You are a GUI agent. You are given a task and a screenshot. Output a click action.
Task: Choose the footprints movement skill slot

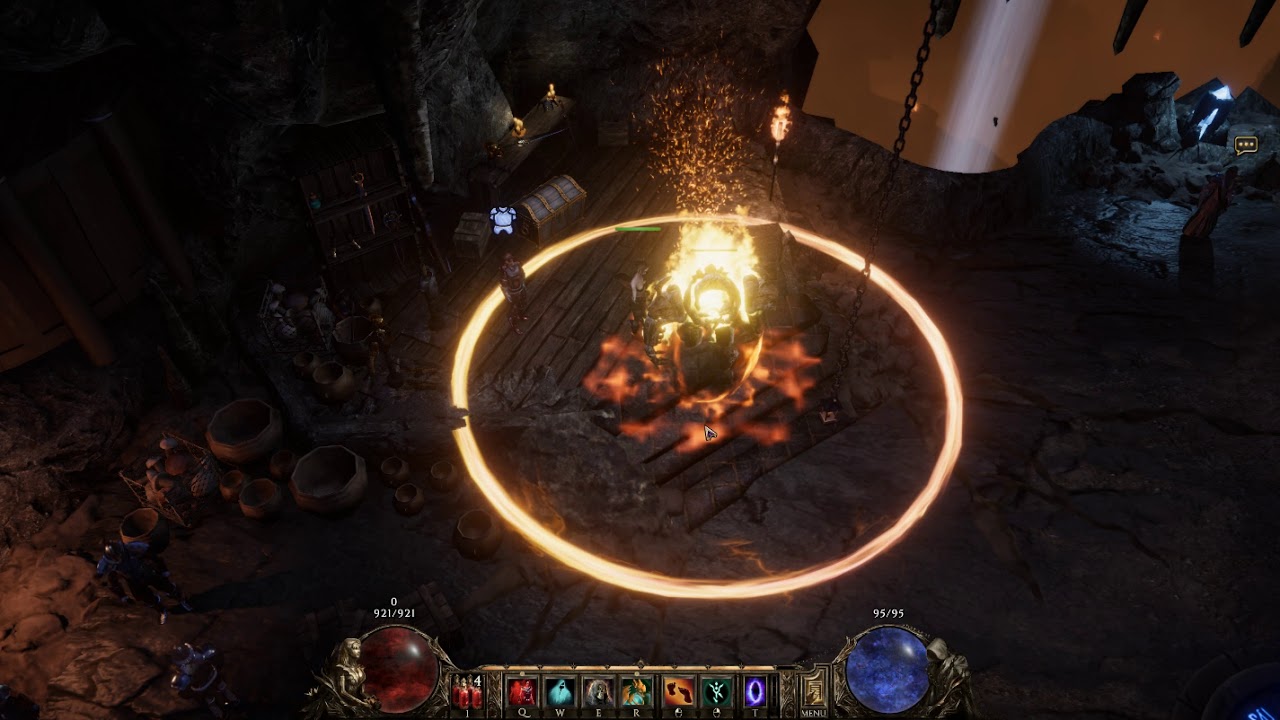[678, 692]
